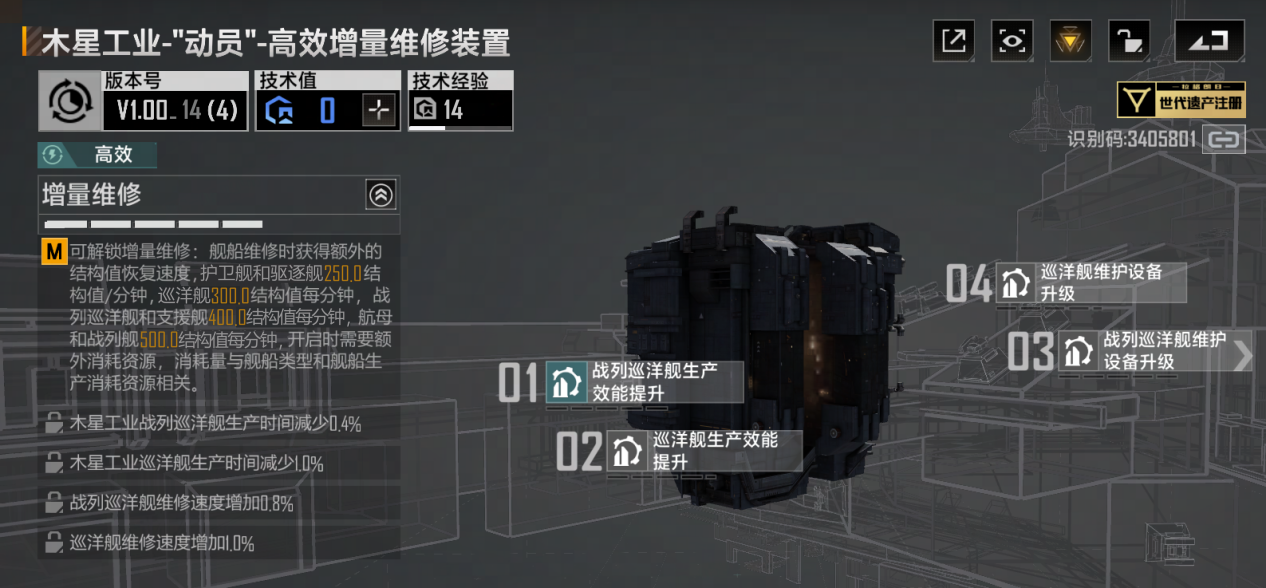Toggle the eye view icon
The image size is (1266, 588).
coord(1012,41)
